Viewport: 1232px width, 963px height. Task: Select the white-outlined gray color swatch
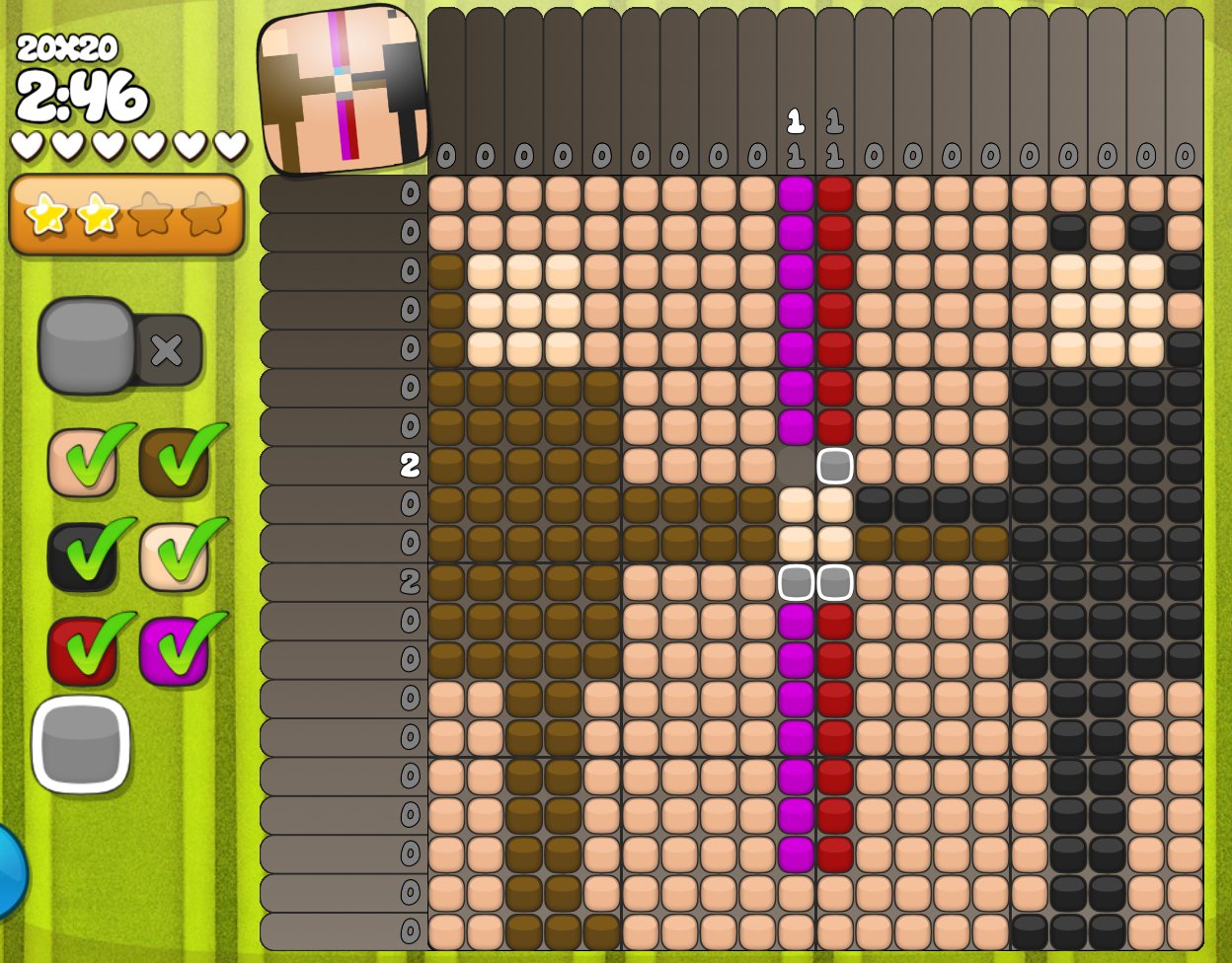81,745
